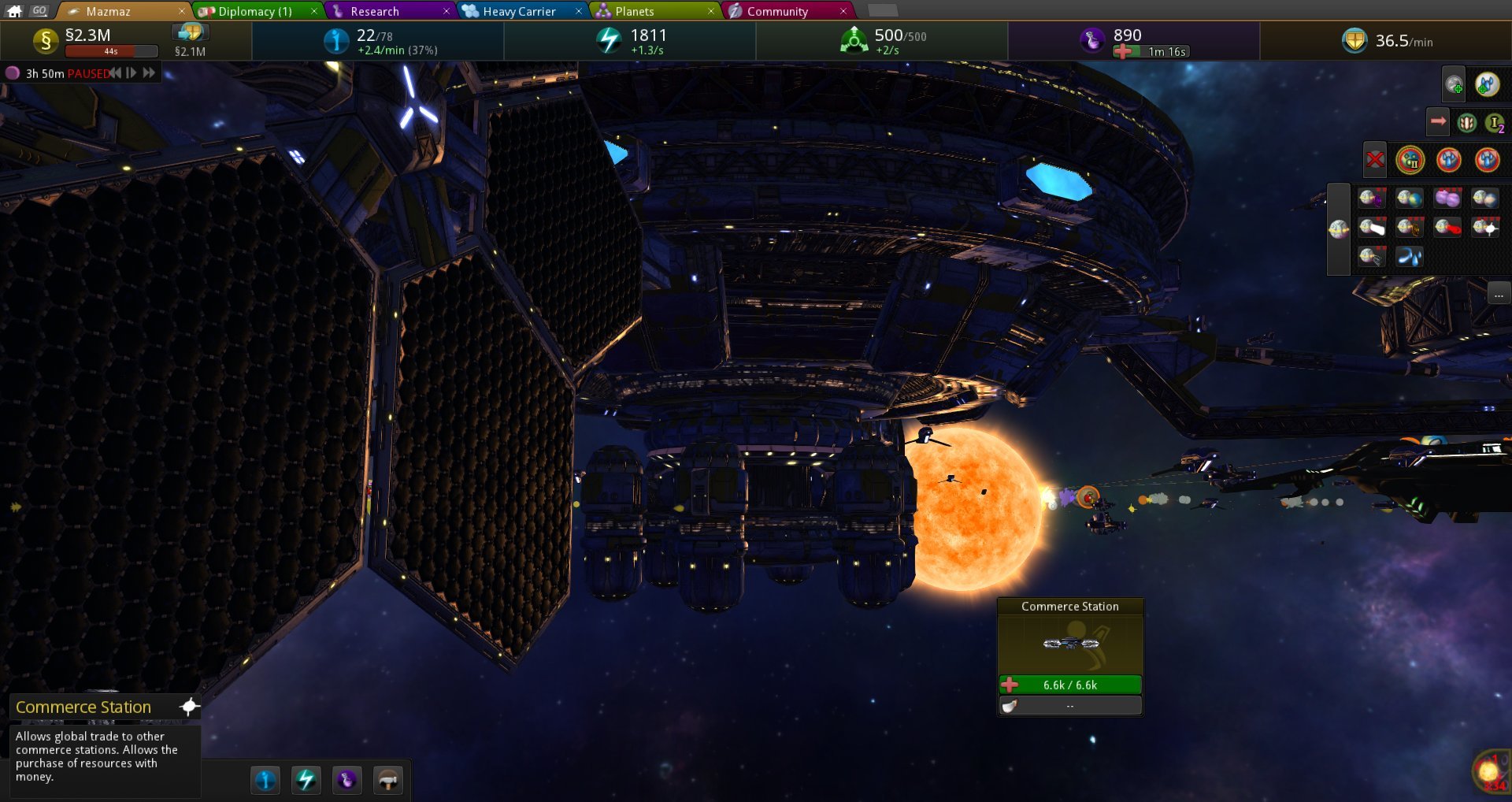Click the budget transfer shield icon
This screenshot has height=802, width=1512.
tap(190, 32)
